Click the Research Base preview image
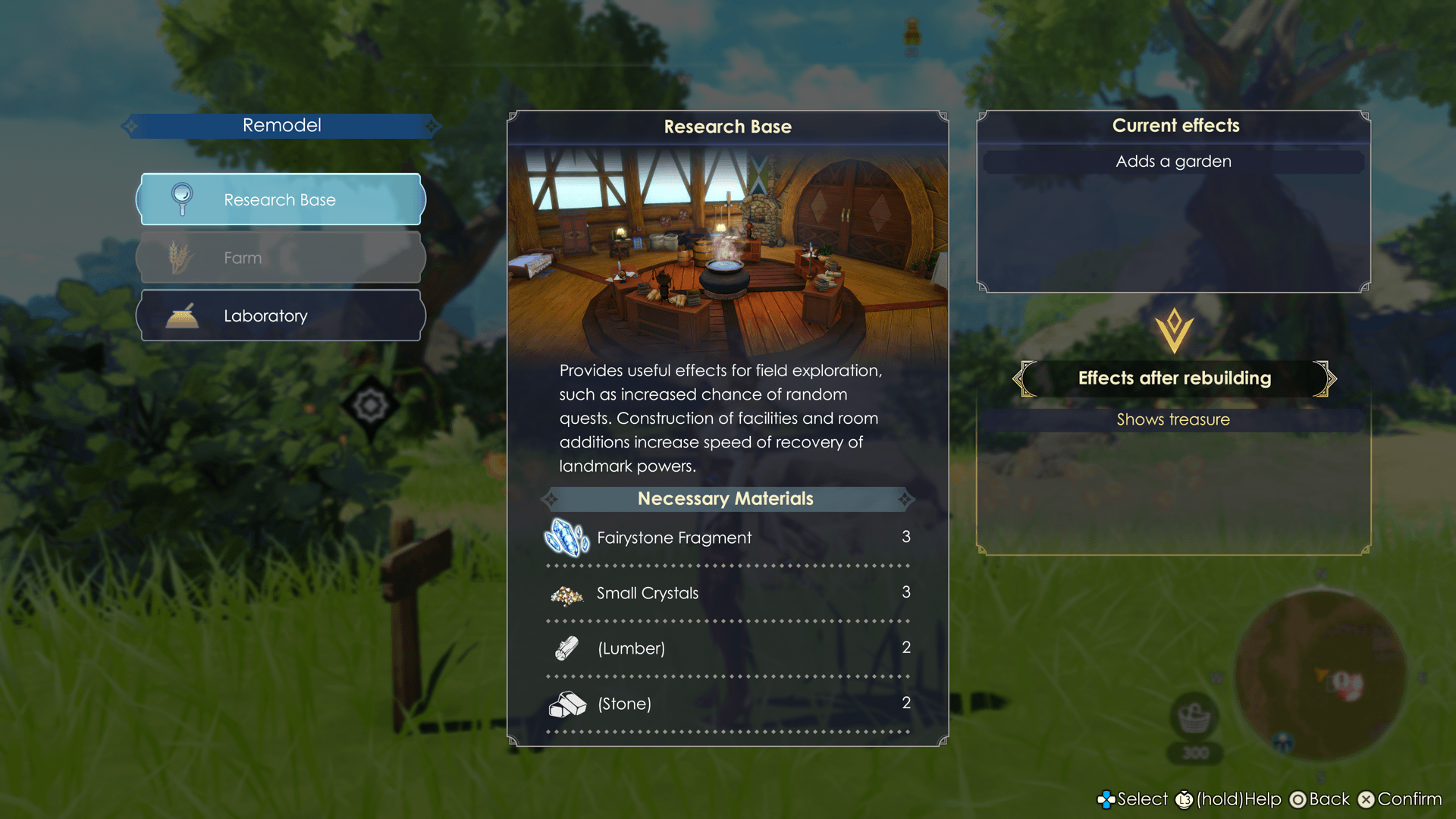 (x=727, y=250)
